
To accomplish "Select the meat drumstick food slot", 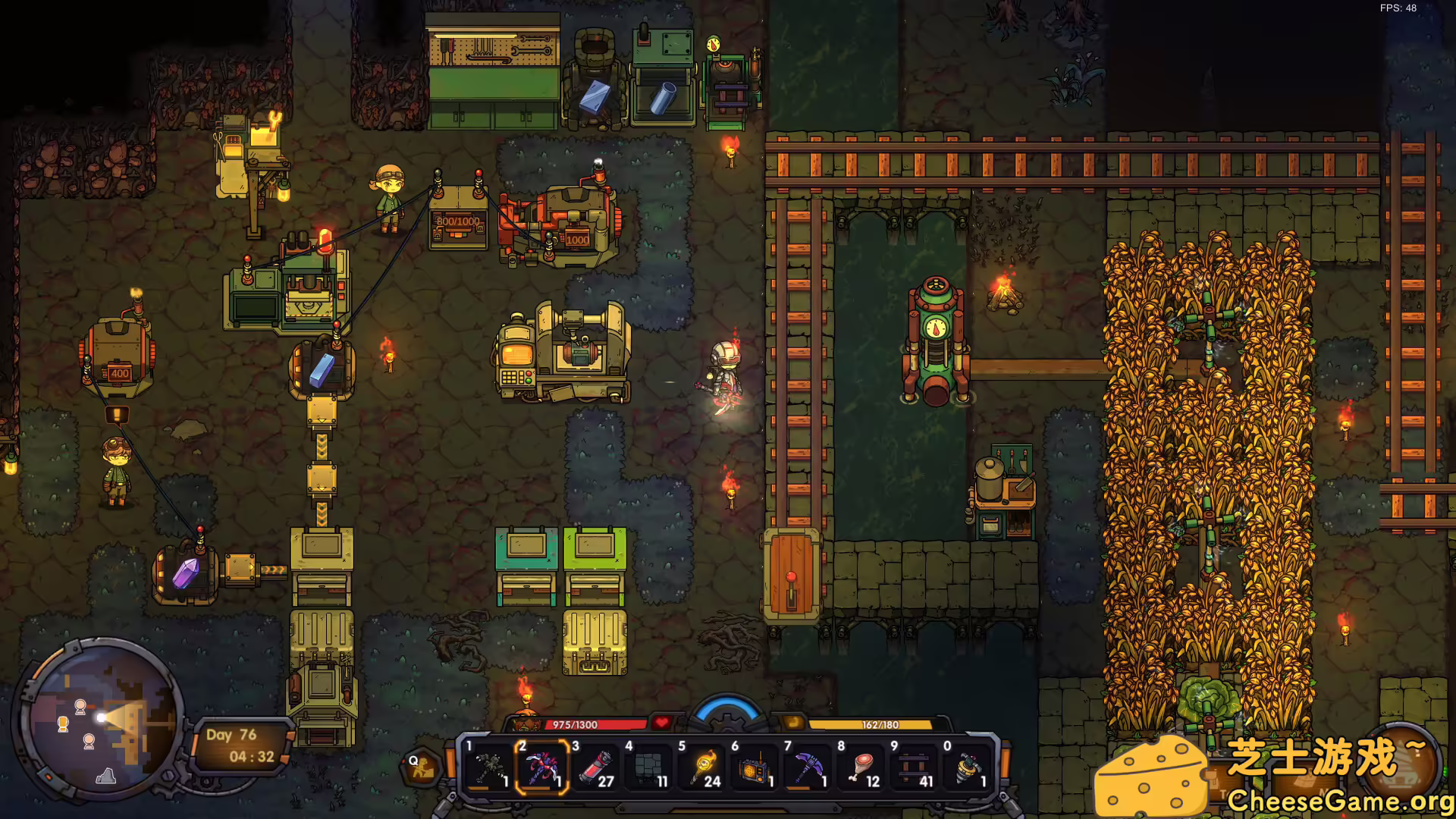I will pyautogui.click(x=860, y=767).
